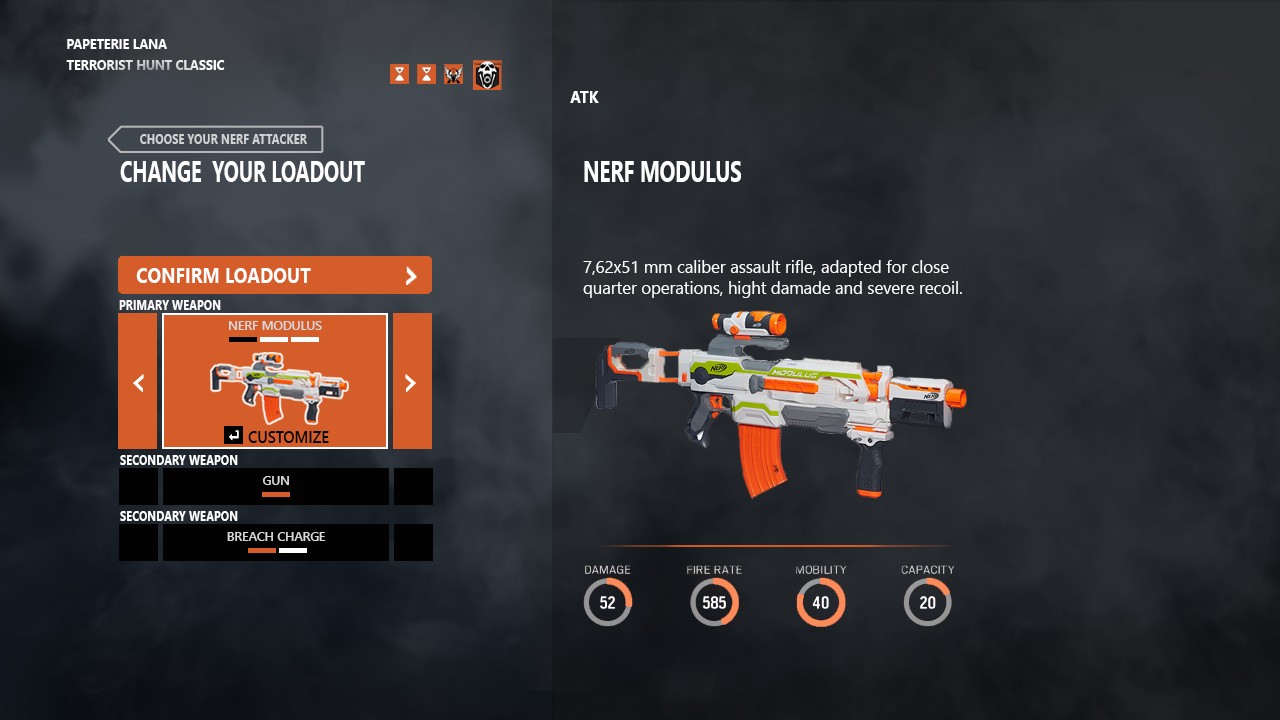Confirm the current loadout
Viewport: 1280px width, 720px height.
pyautogui.click(x=275, y=276)
